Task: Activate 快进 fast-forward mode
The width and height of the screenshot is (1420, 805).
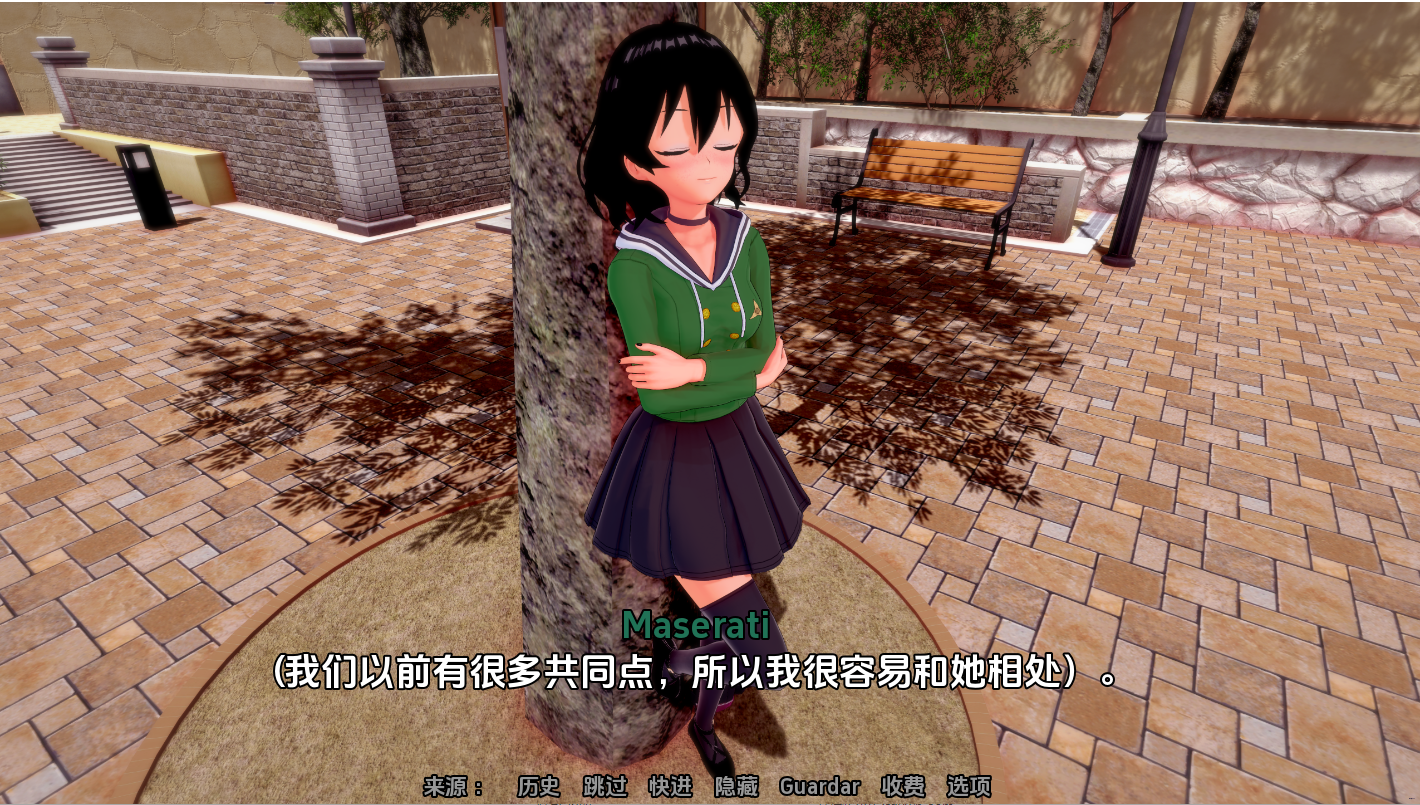Action: point(668,787)
